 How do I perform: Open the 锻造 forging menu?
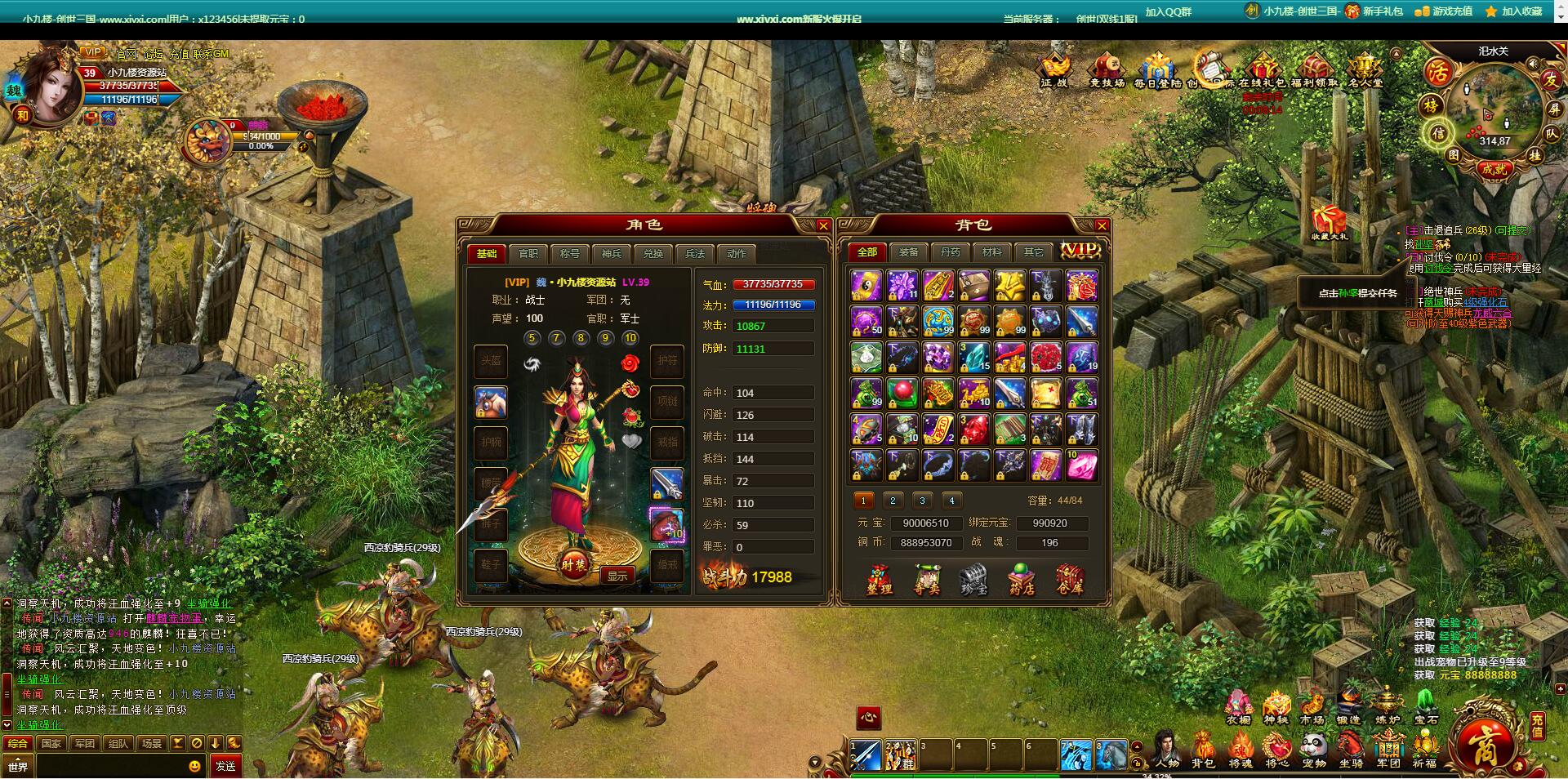pos(1348,707)
